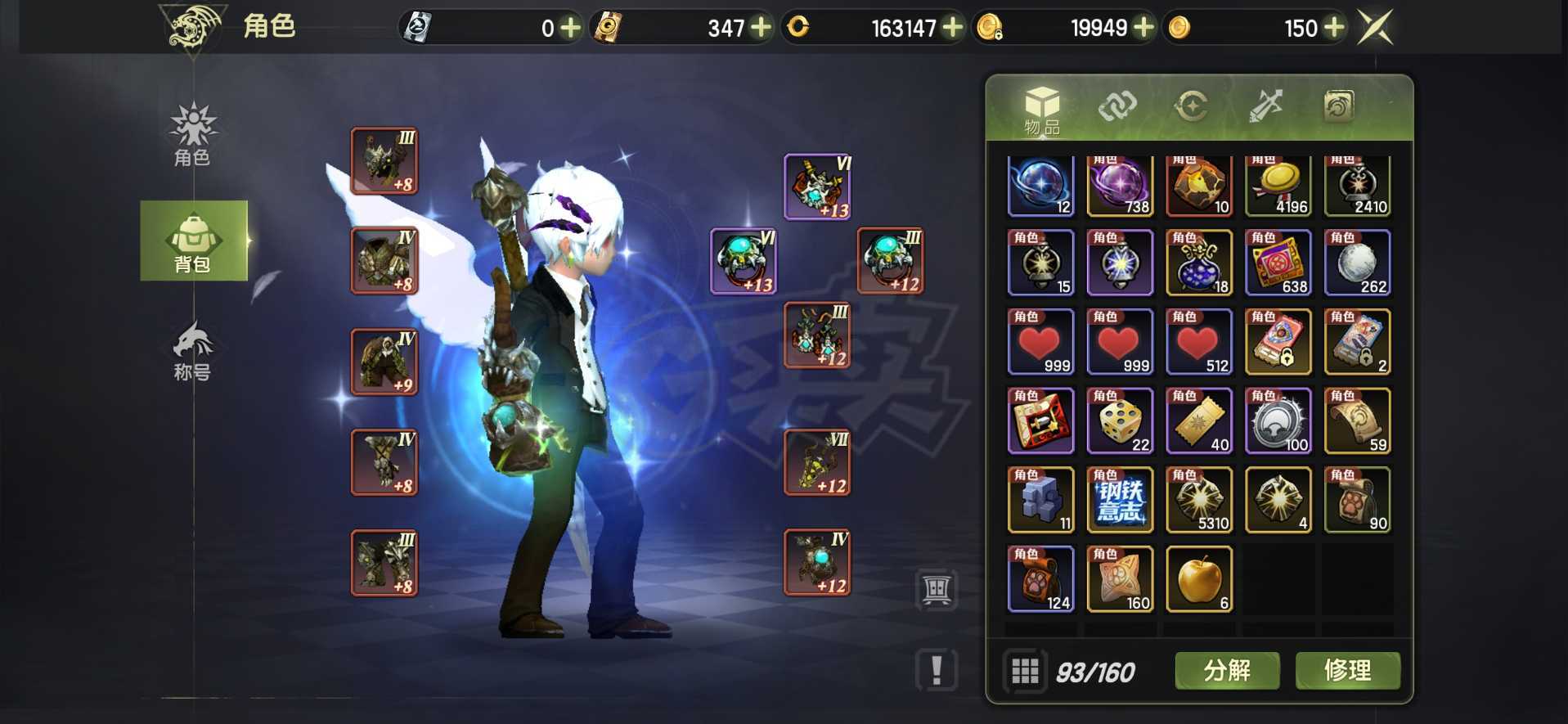Viewport: 1568px width, 724px height.
Task: Open the exclamation mark info button
Action: tap(937, 670)
